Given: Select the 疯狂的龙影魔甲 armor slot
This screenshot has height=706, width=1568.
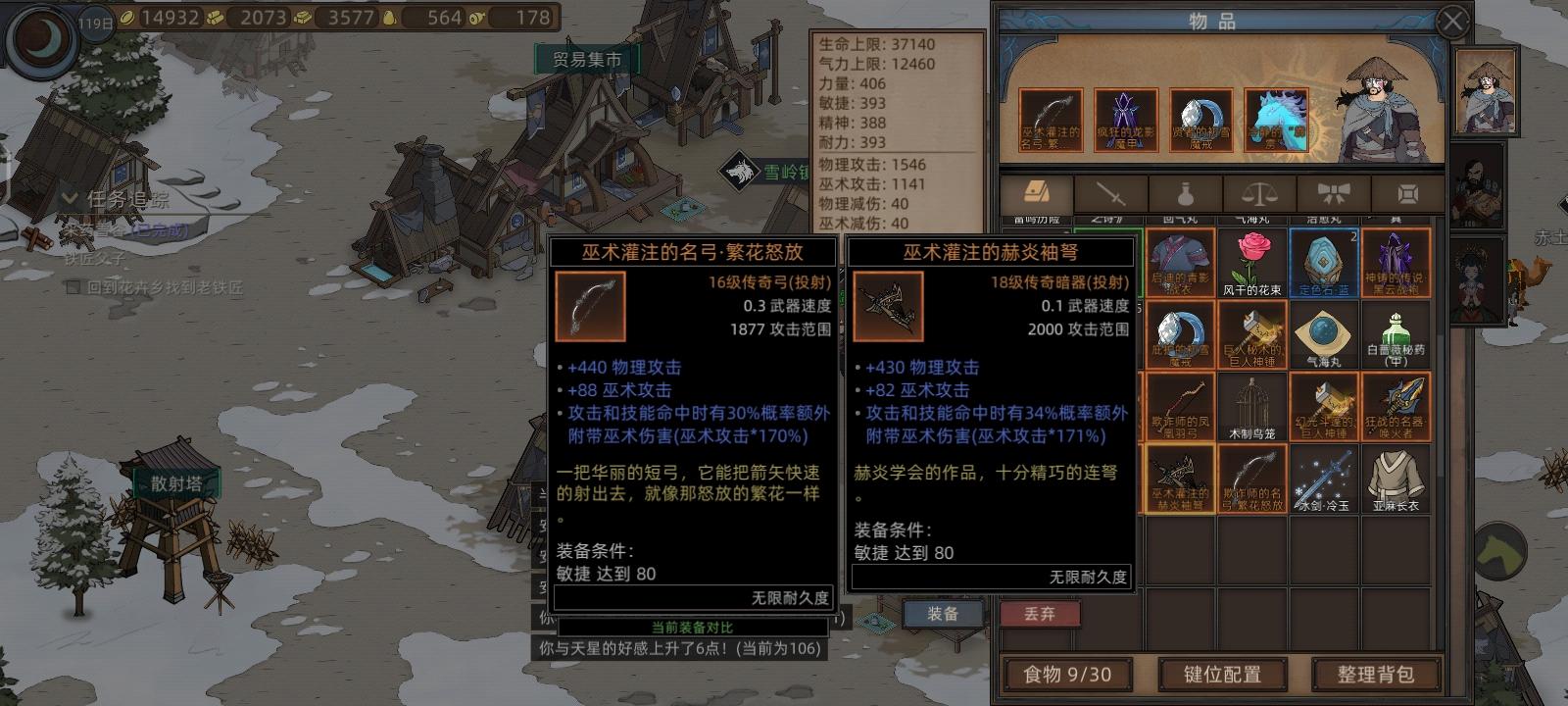Looking at the screenshot, I should pyautogui.click(x=1128, y=119).
